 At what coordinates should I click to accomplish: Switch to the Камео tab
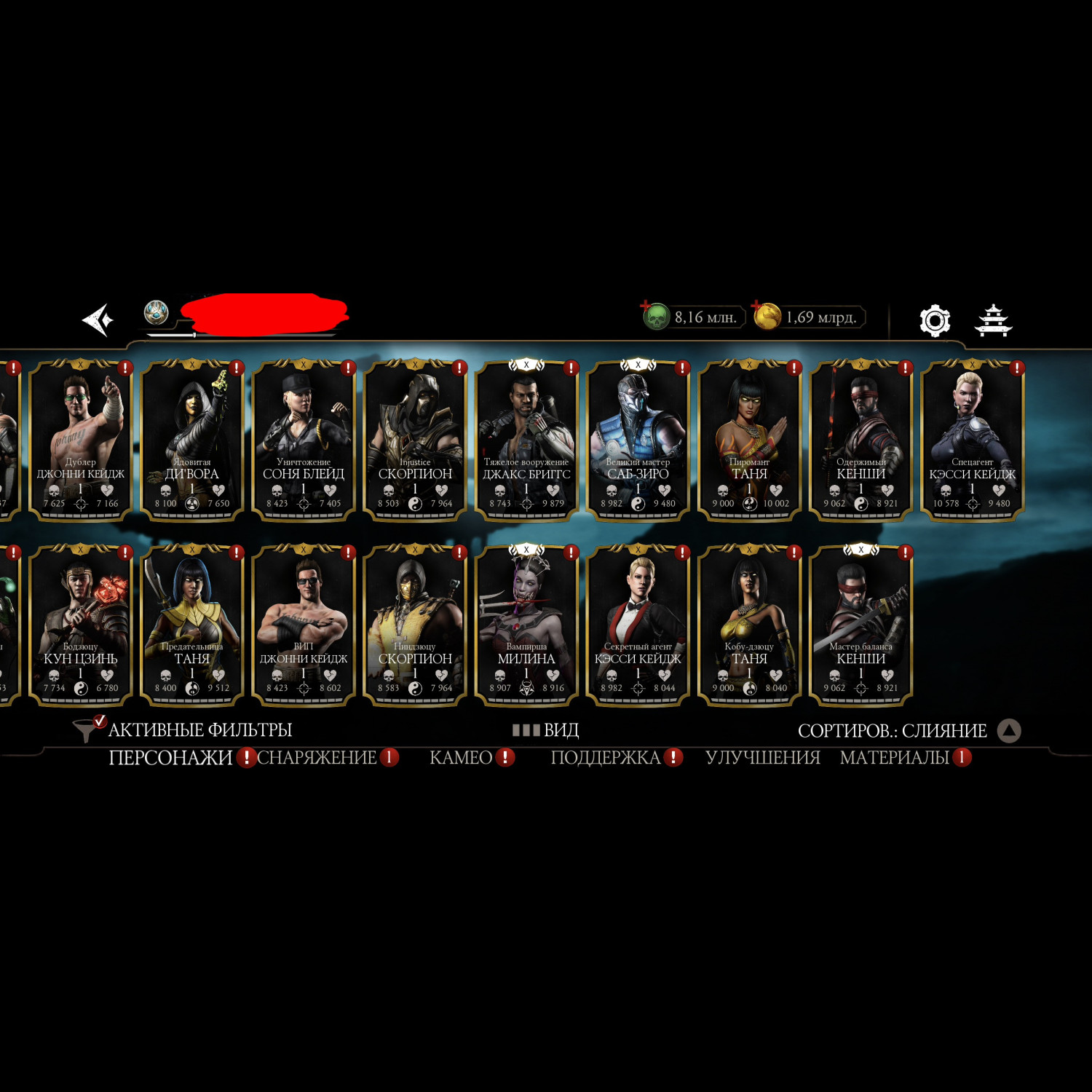(461, 758)
